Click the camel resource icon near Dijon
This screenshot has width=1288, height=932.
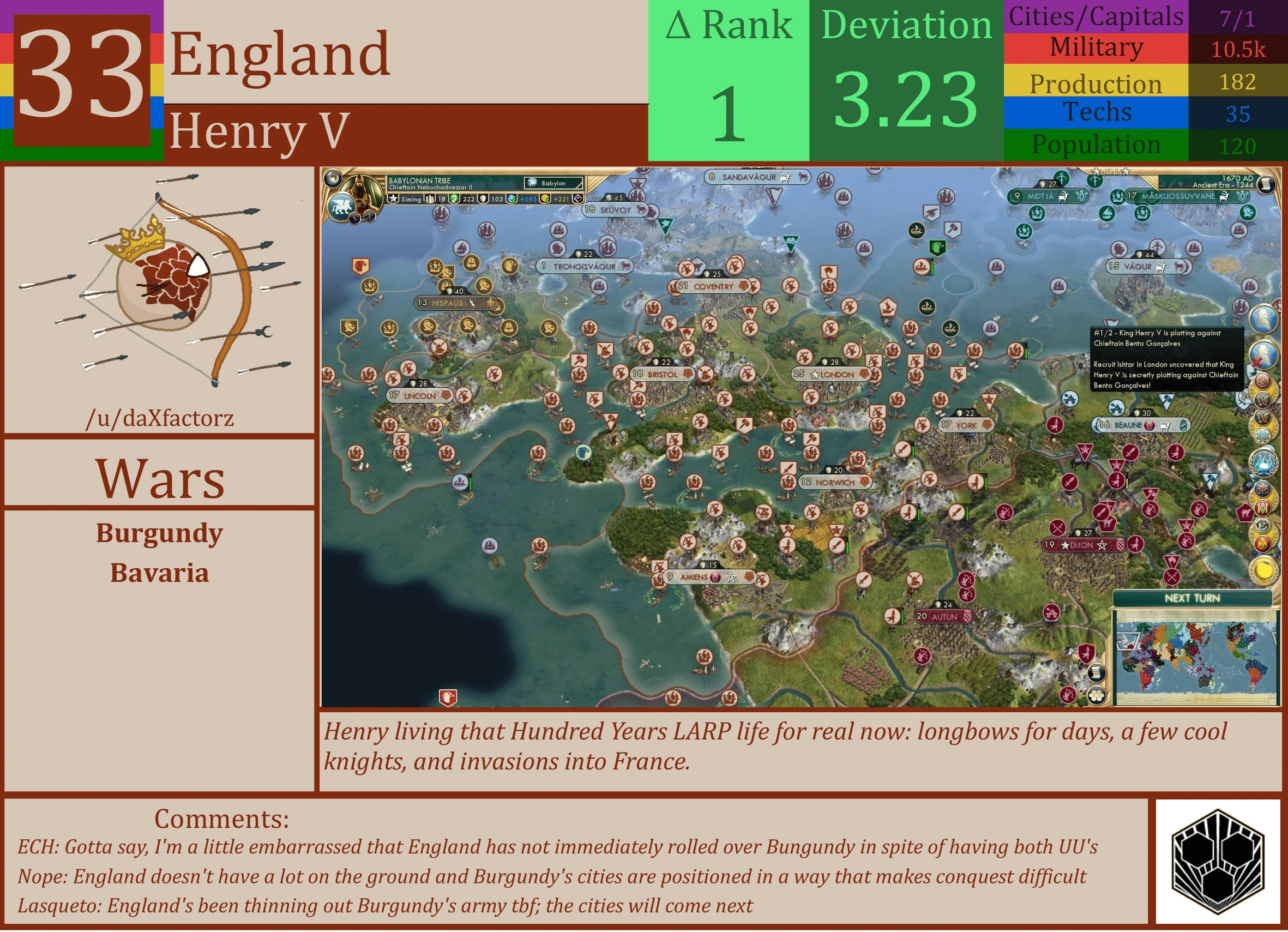(x=1109, y=524)
